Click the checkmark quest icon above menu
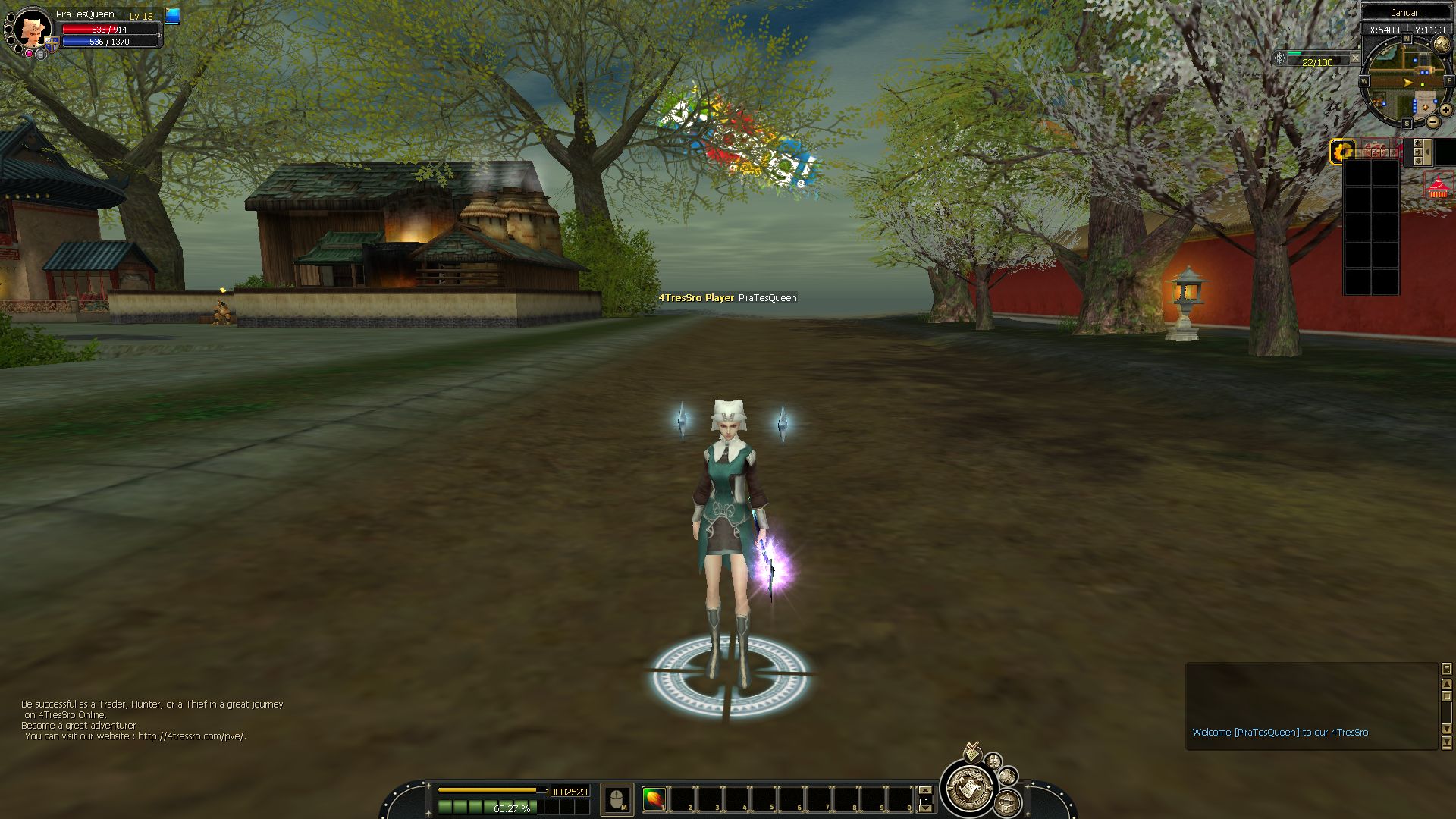Viewport: 1456px width, 819px height. coord(971,752)
